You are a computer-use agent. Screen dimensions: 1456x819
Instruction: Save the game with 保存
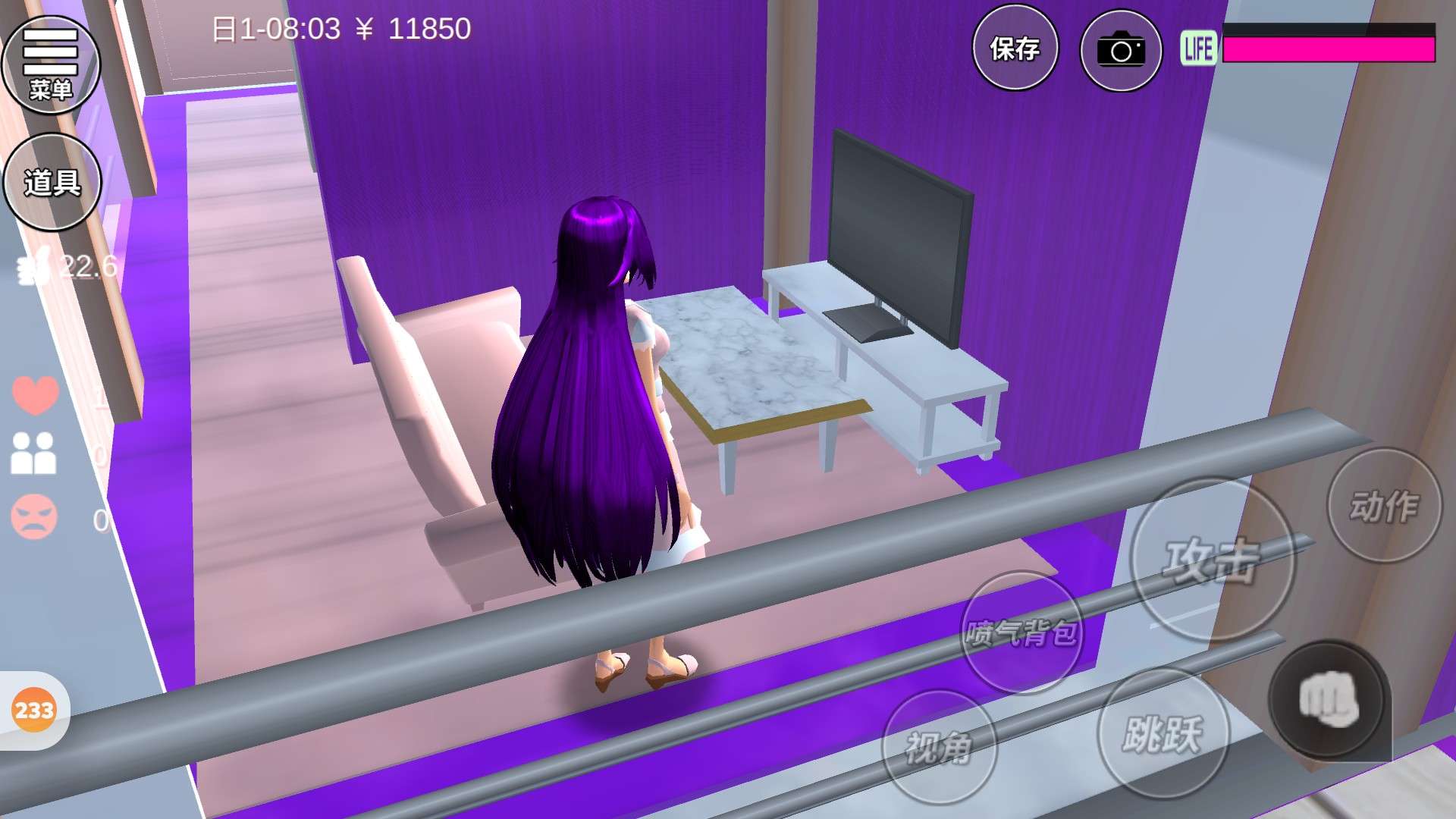(1015, 49)
